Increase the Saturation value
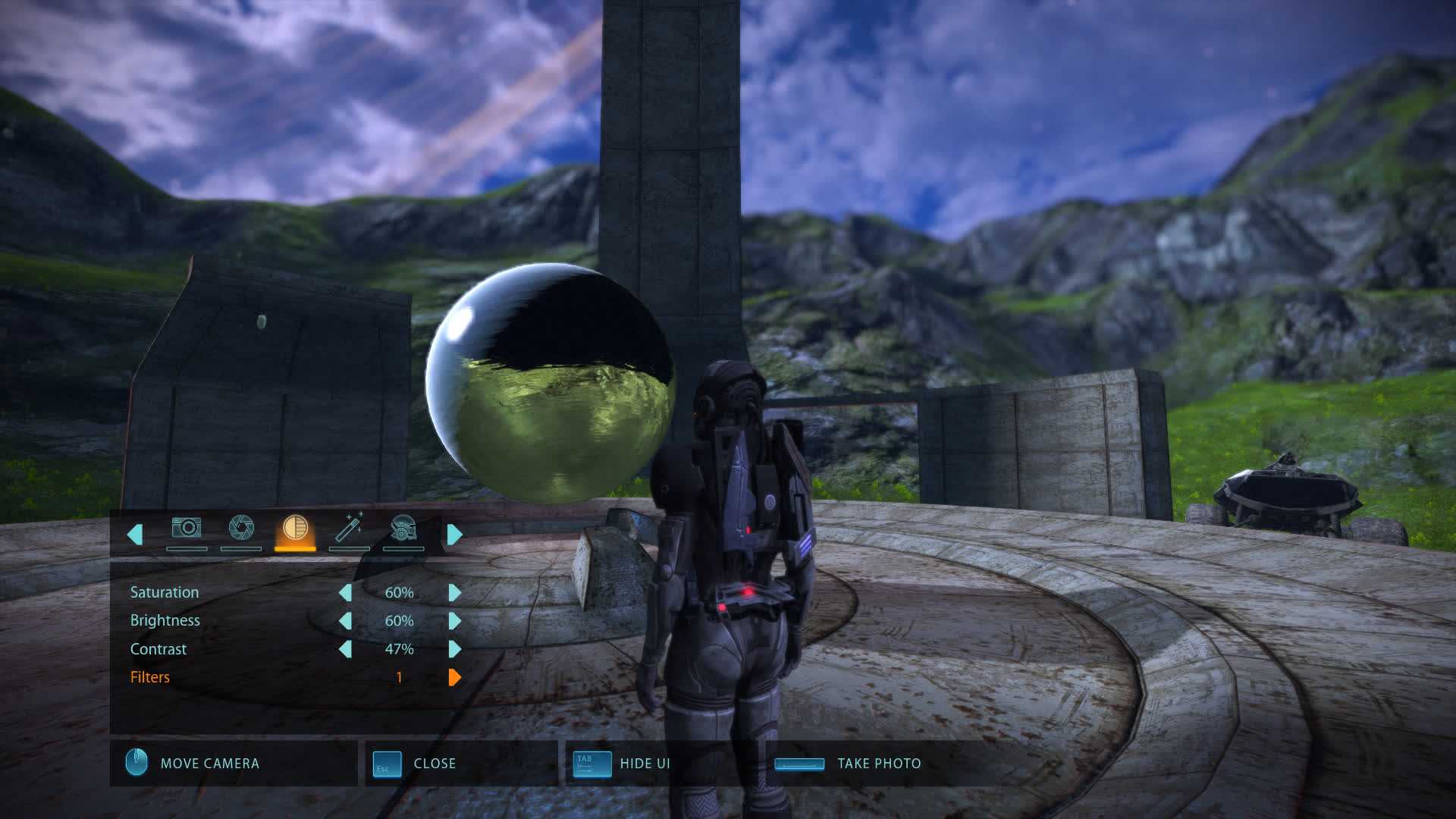This screenshot has width=1456, height=819. coord(455,592)
